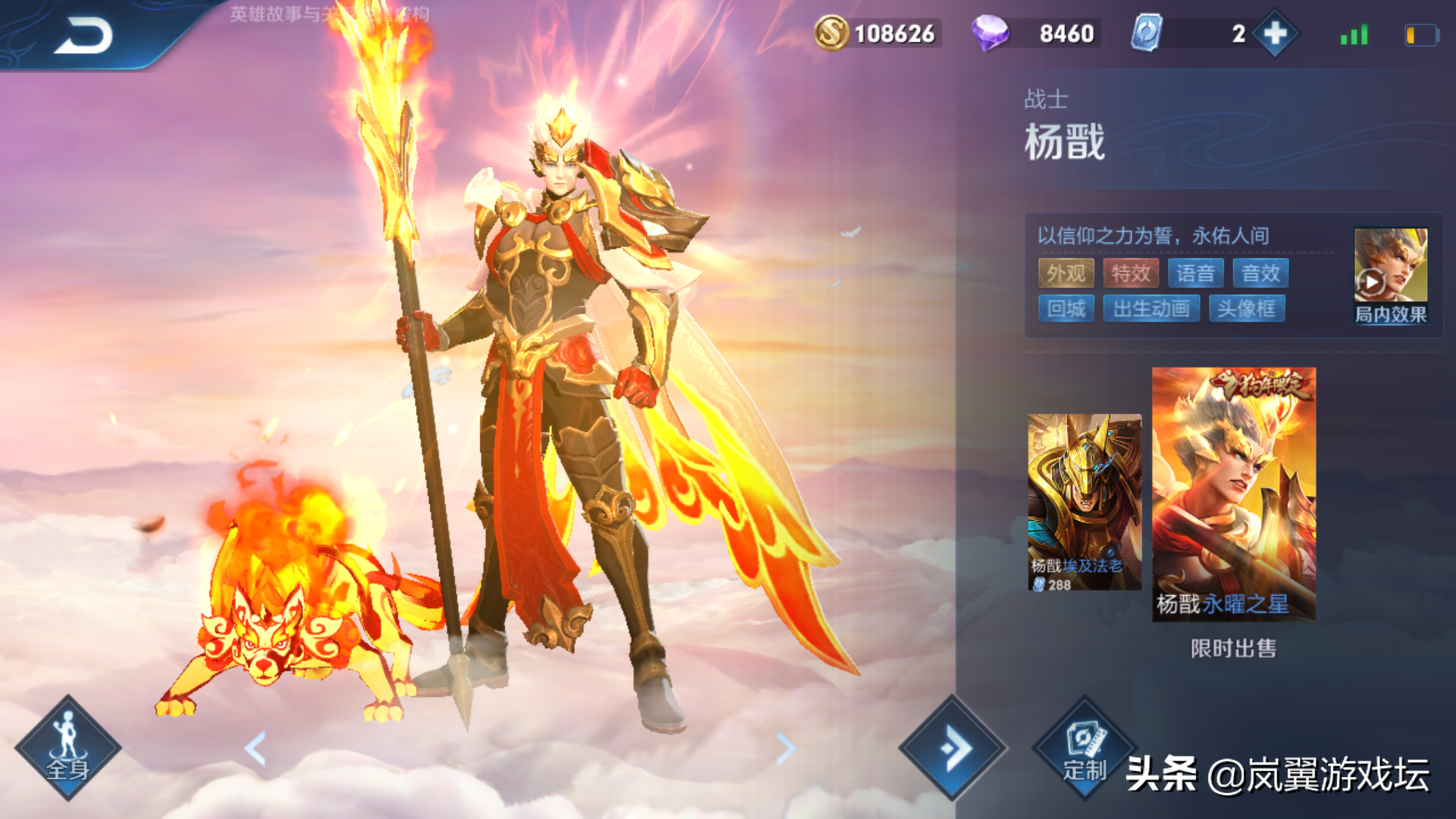Toggle the 回城 recall effect option

1065,310
